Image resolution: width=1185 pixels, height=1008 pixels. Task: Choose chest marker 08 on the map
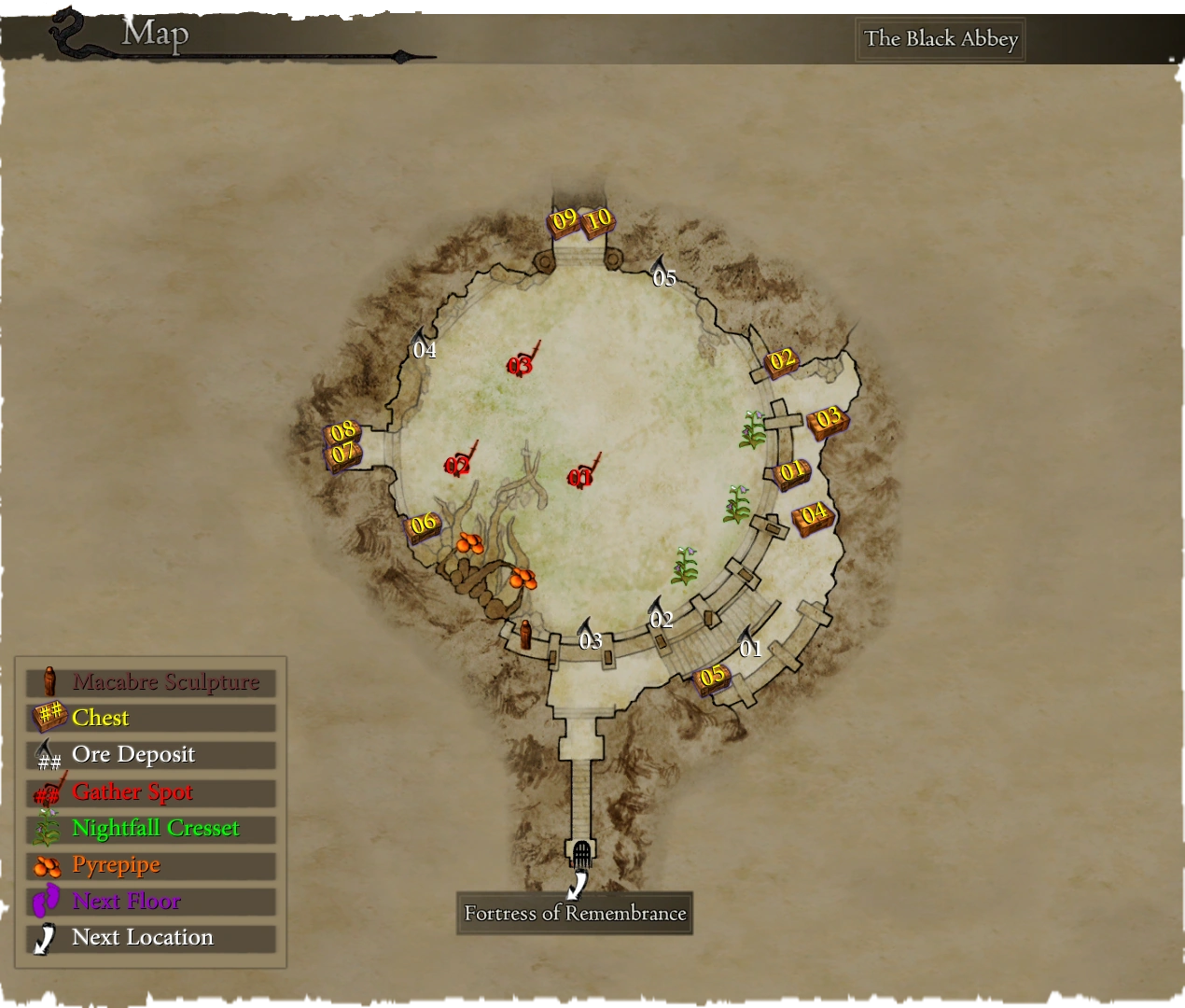point(343,431)
